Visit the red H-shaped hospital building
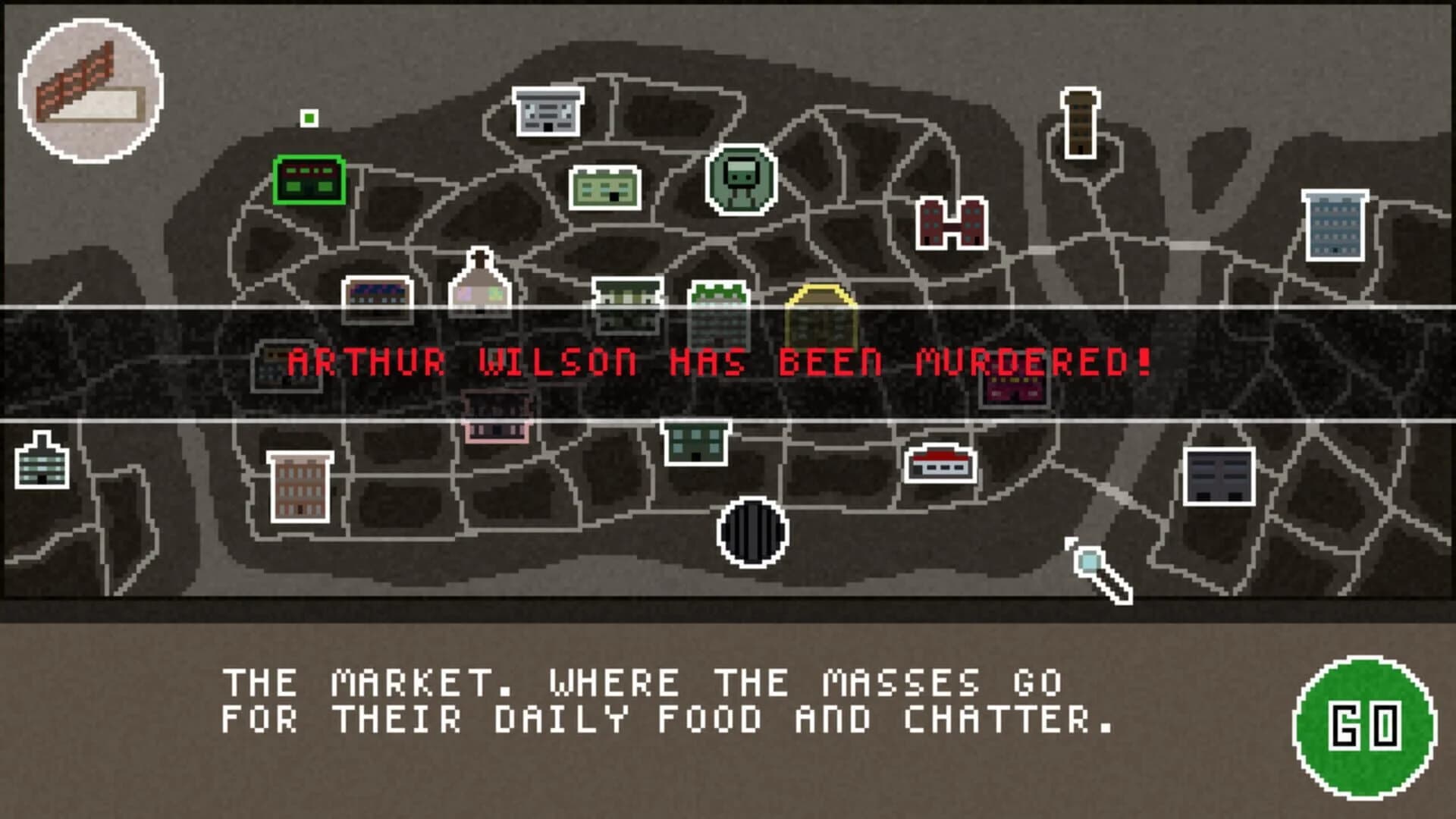The width and height of the screenshot is (1456, 819). point(952,224)
